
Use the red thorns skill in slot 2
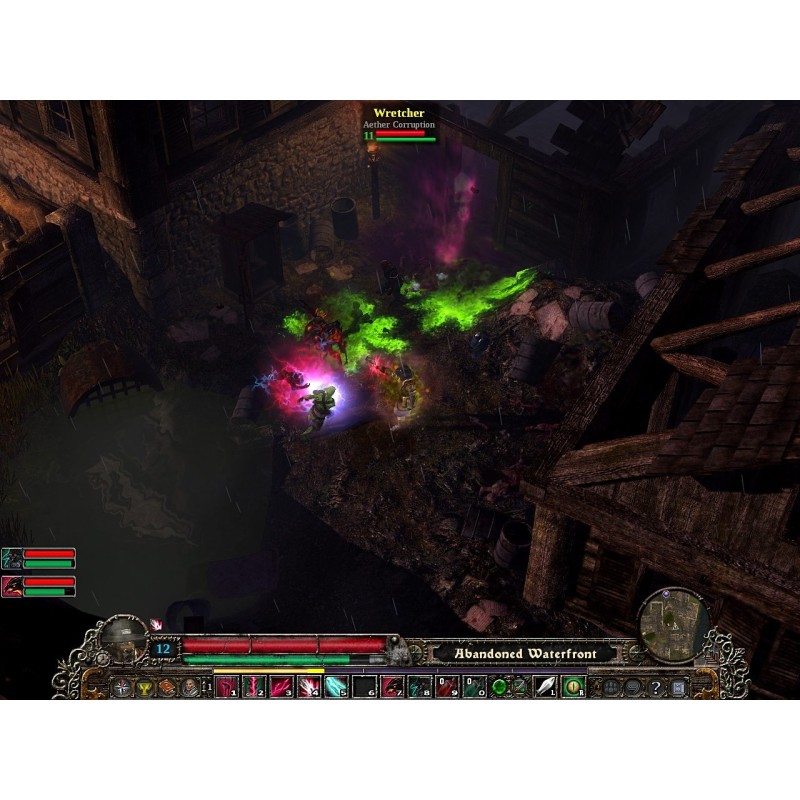(254, 687)
